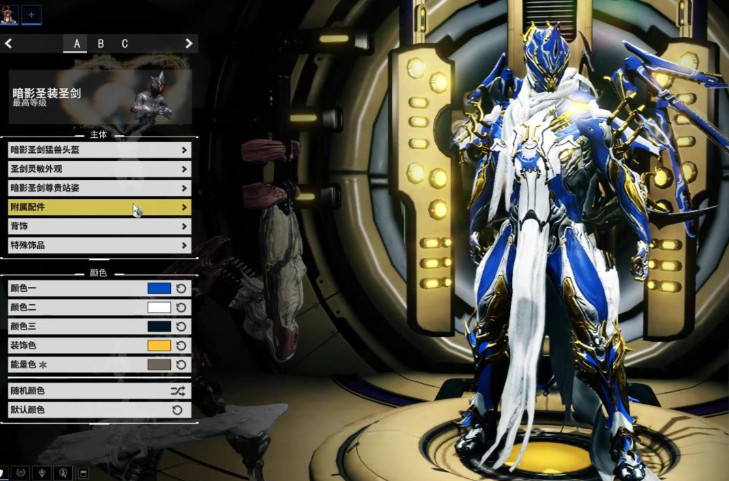
Task: Open the 特殊饰品 menu entry
Action: click(98, 245)
